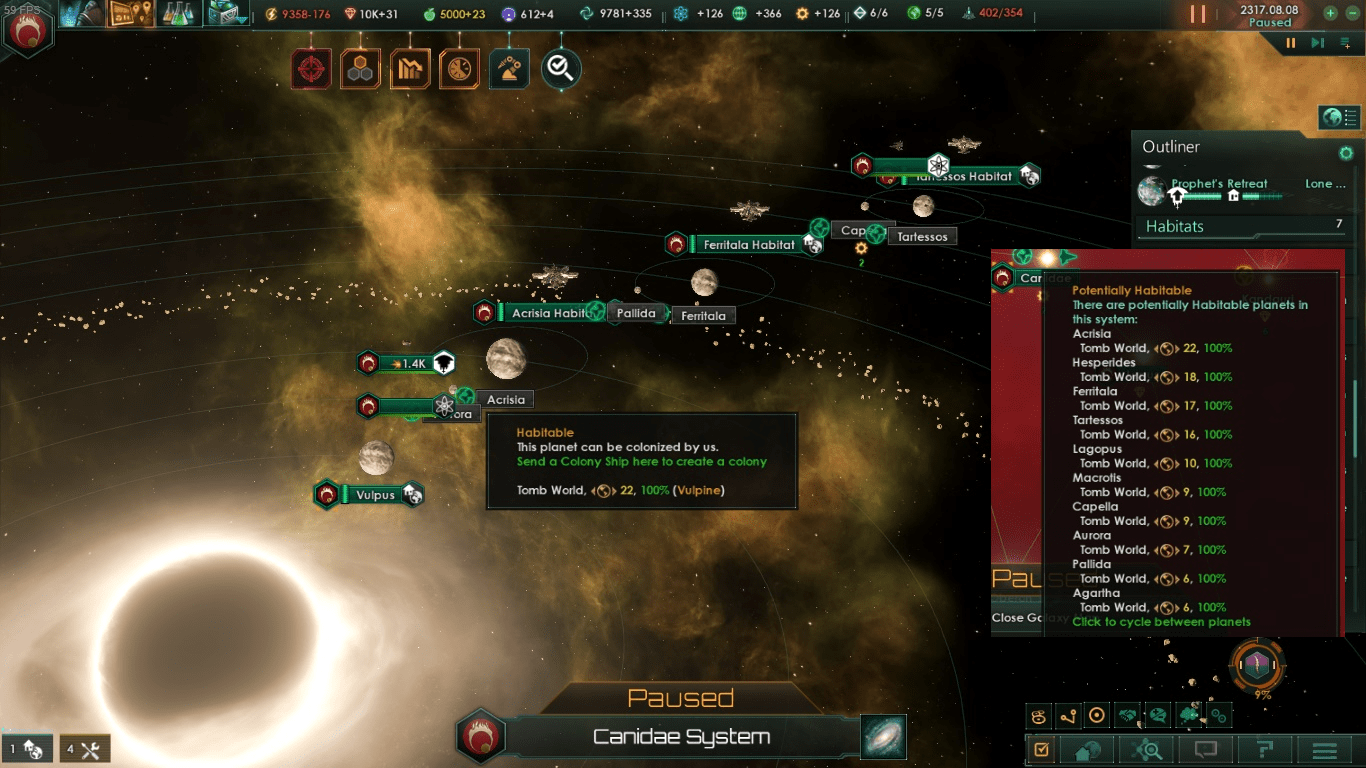Open the Planets and Sectors house icon
1366x768 pixels.
tap(1087, 749)
